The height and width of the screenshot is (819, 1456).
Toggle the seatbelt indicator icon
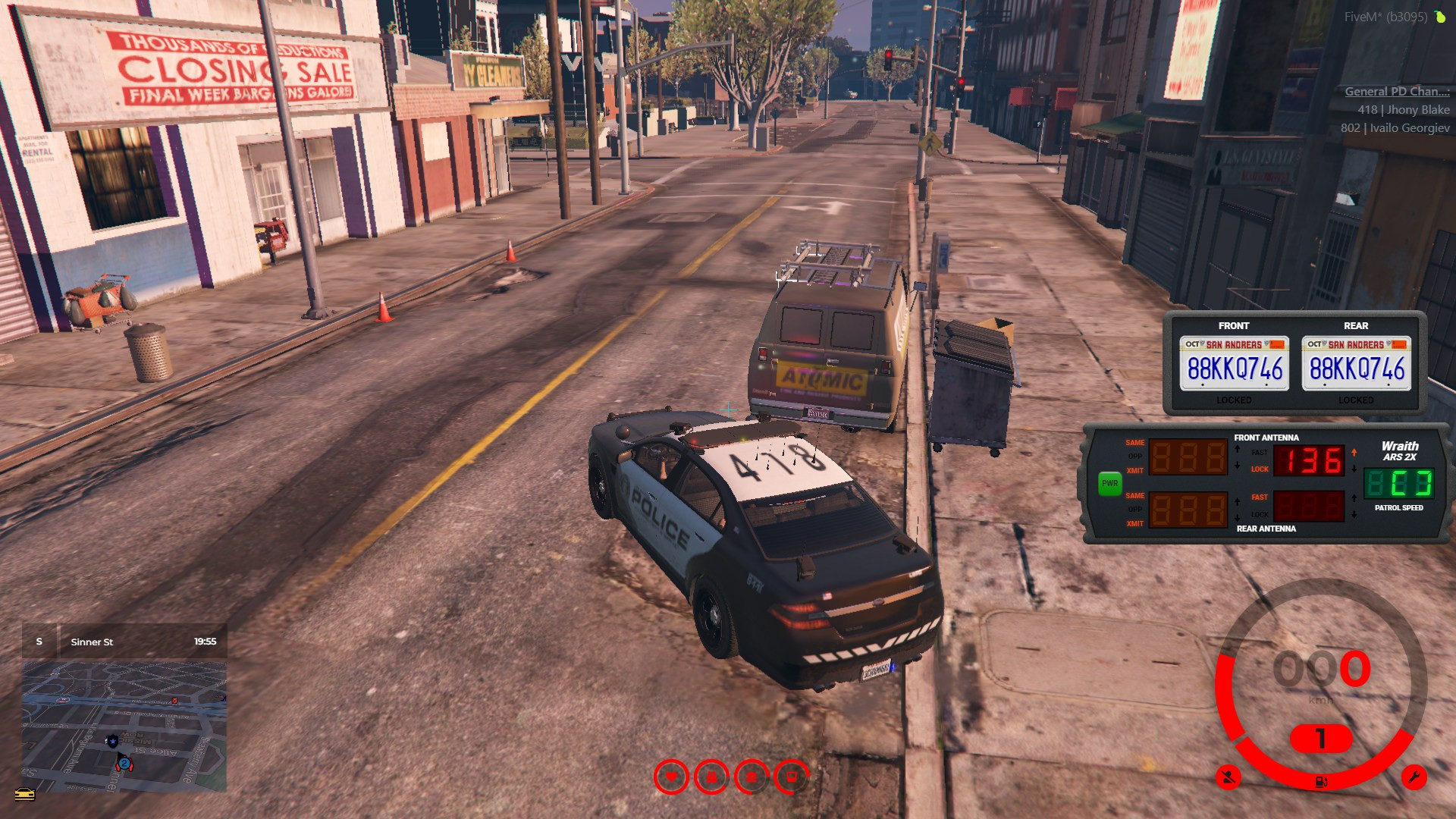click(1228, 777)
